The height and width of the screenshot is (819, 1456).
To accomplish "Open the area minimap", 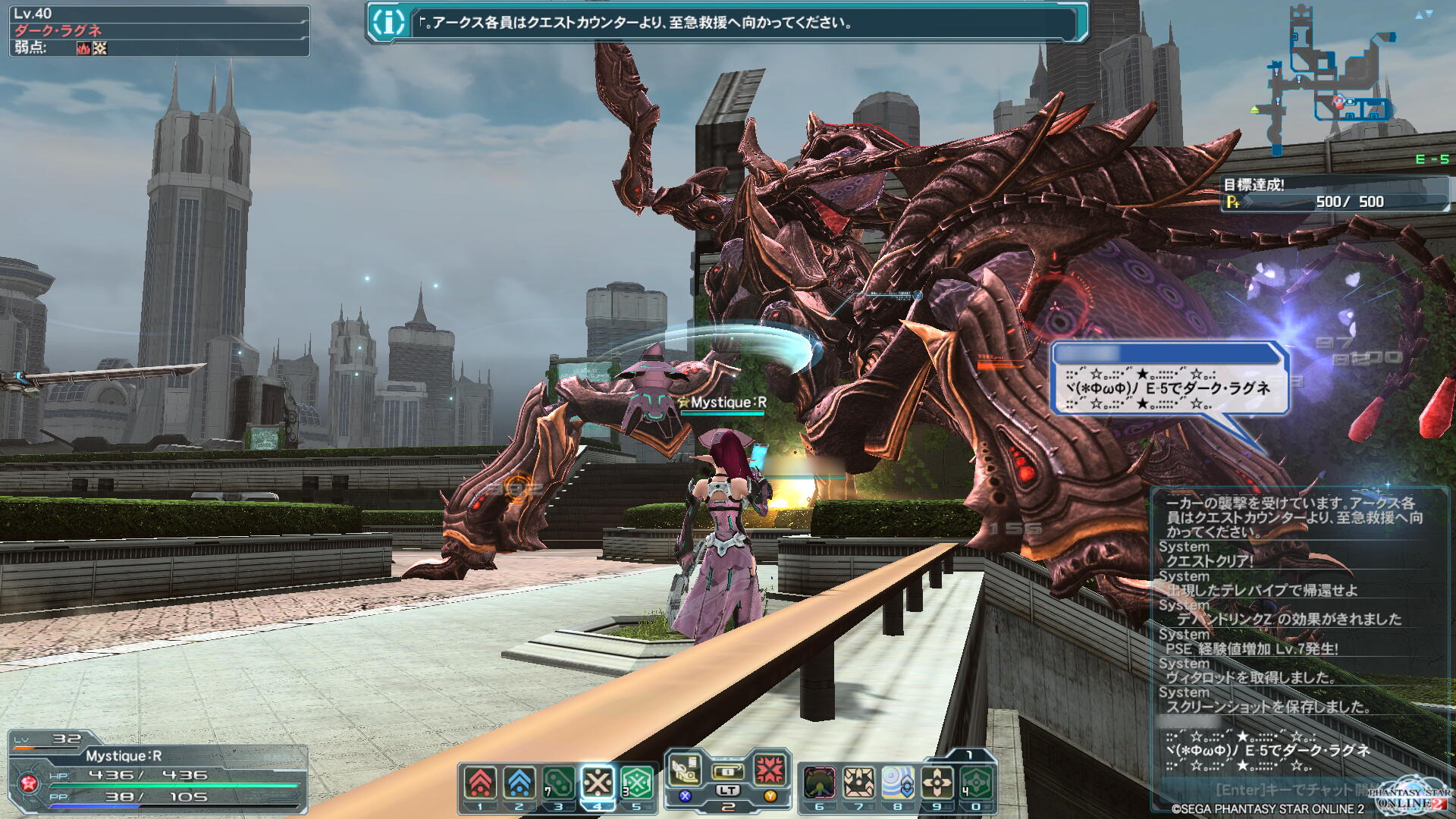I will pos(1331,83).
